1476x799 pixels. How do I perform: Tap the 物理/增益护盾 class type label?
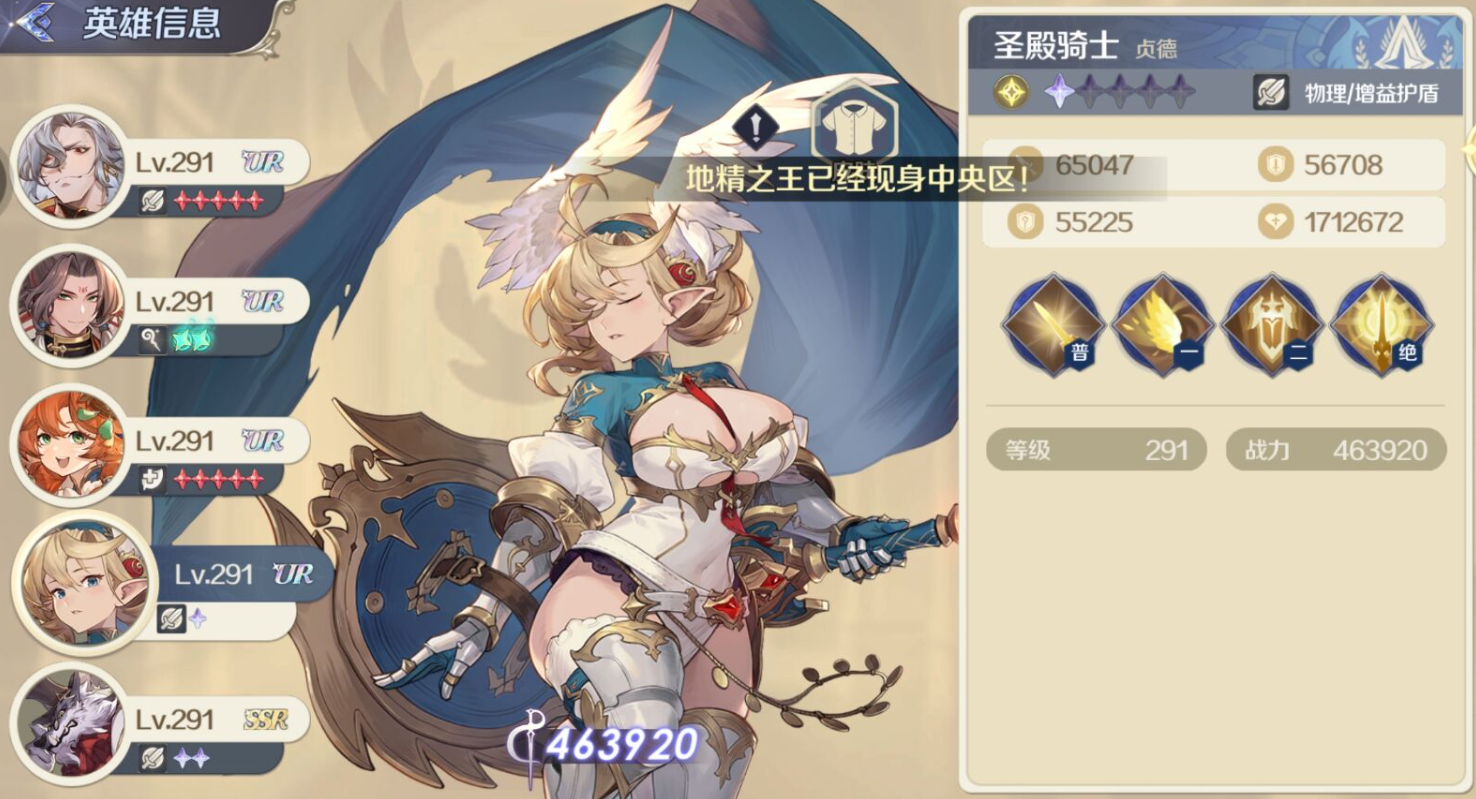coord(1347,93)
